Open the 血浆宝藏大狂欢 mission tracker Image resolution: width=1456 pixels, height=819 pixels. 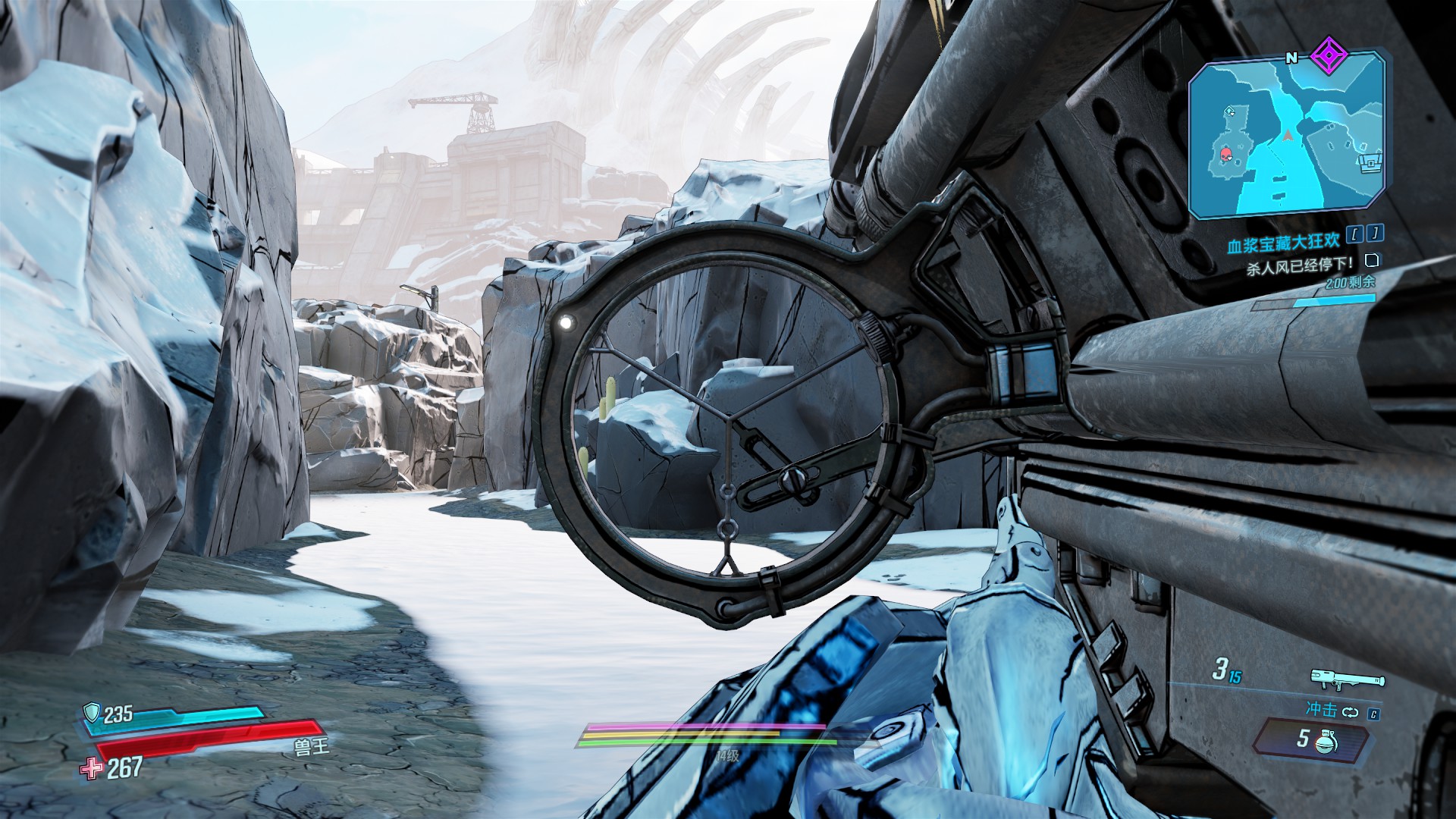[x=1285, y=243]
